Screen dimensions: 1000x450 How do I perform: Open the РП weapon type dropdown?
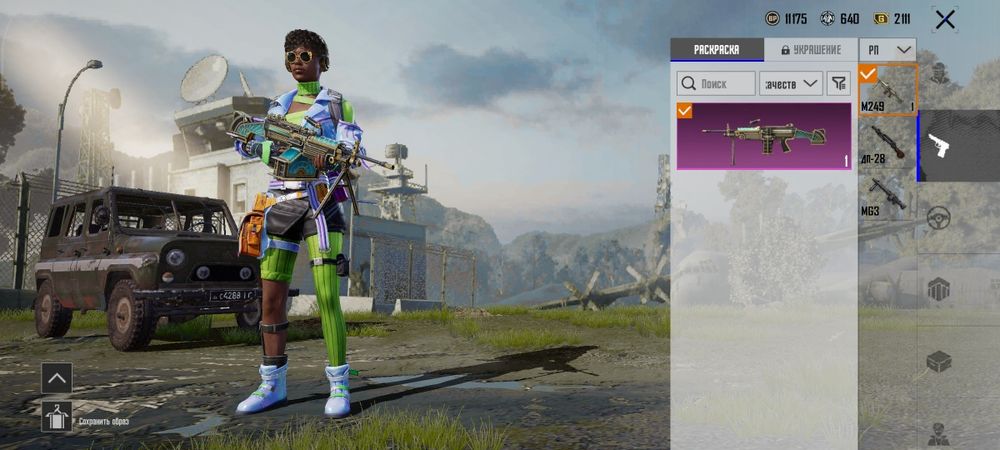(889, 50)
